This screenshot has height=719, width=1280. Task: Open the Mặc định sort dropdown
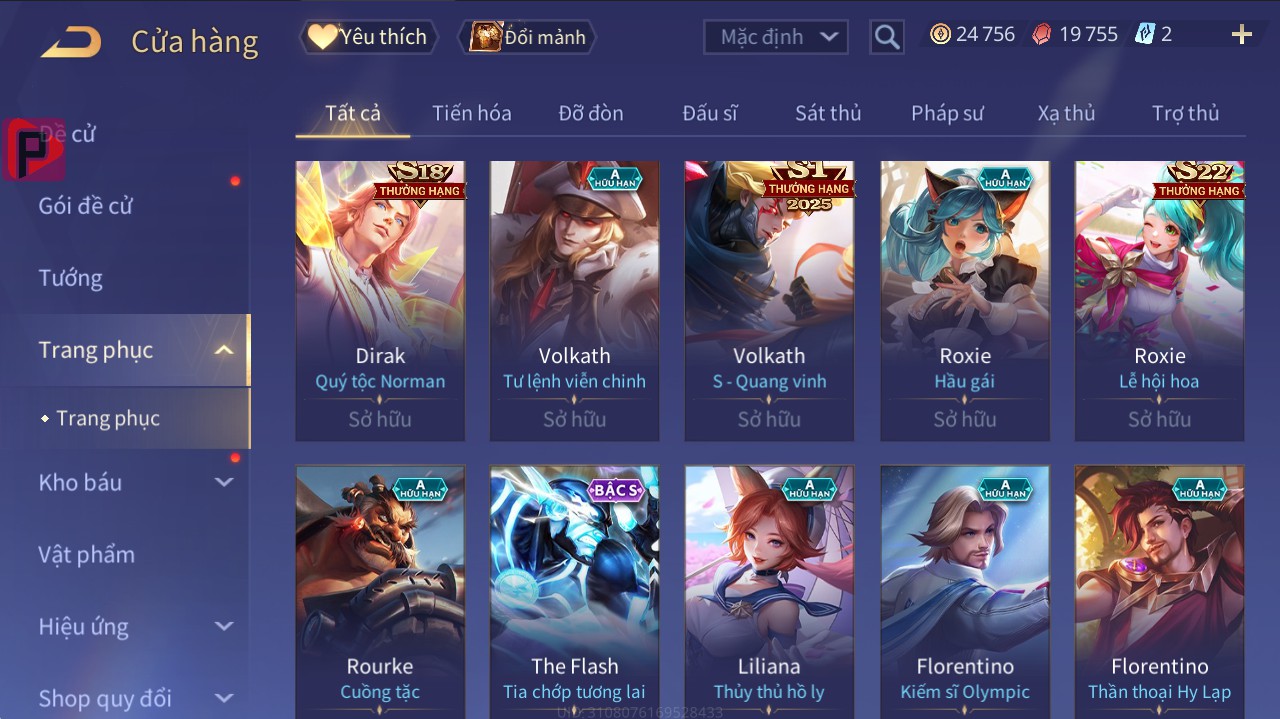(776, 37)
